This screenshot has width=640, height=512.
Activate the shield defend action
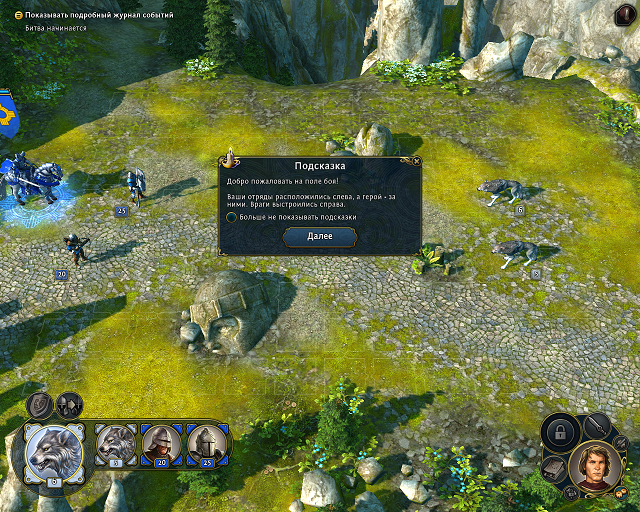pyautogui.click(x=40, y=405)
